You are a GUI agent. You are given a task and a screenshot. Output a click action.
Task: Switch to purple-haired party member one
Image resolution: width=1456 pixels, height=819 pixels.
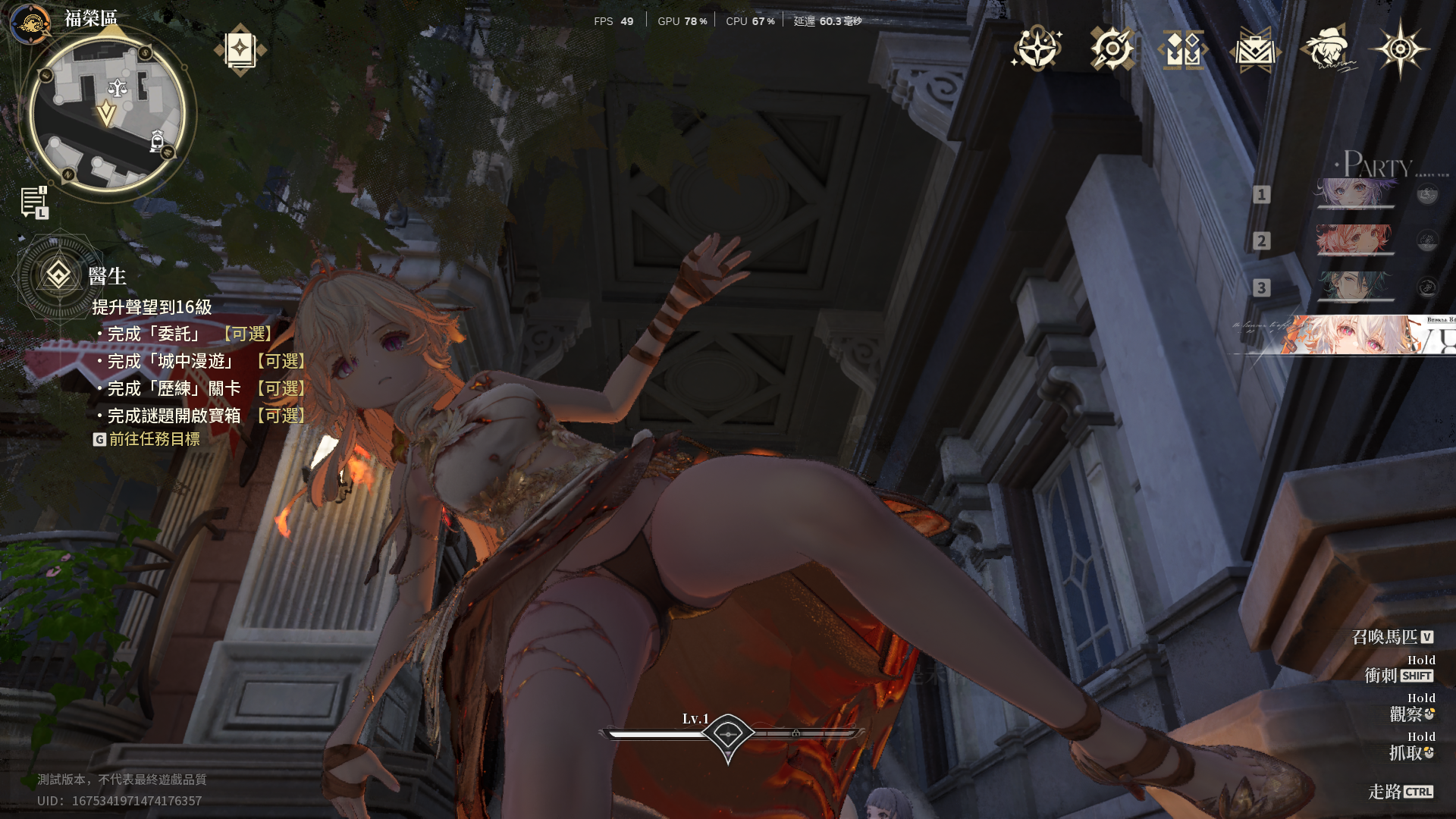pyautogui.click(x=1354, y=193)
